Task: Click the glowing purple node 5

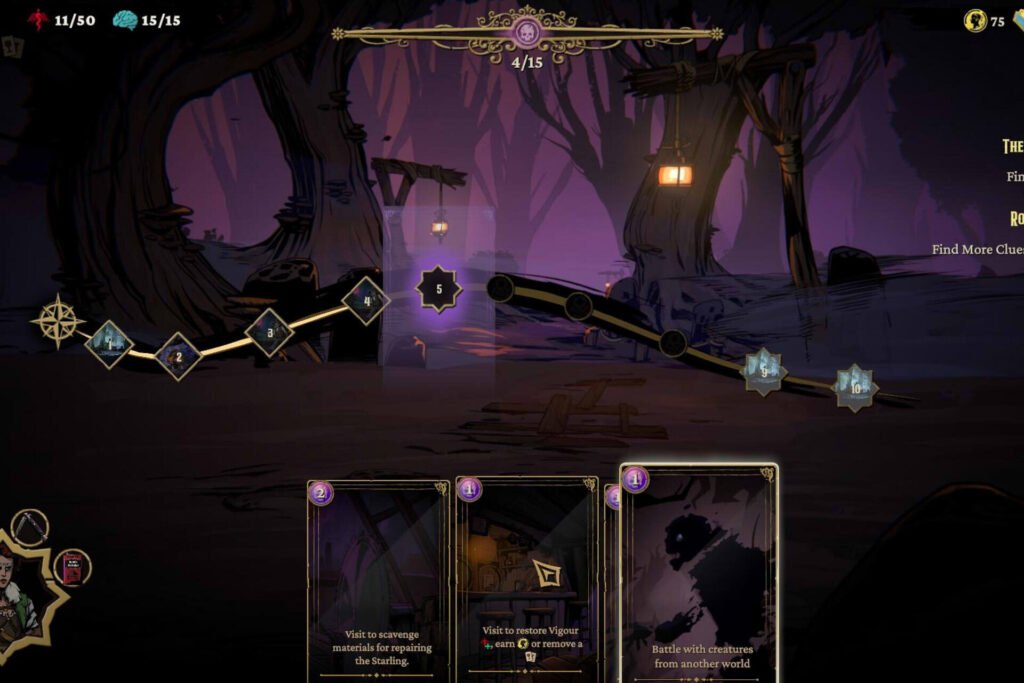Action: (438, 289)
